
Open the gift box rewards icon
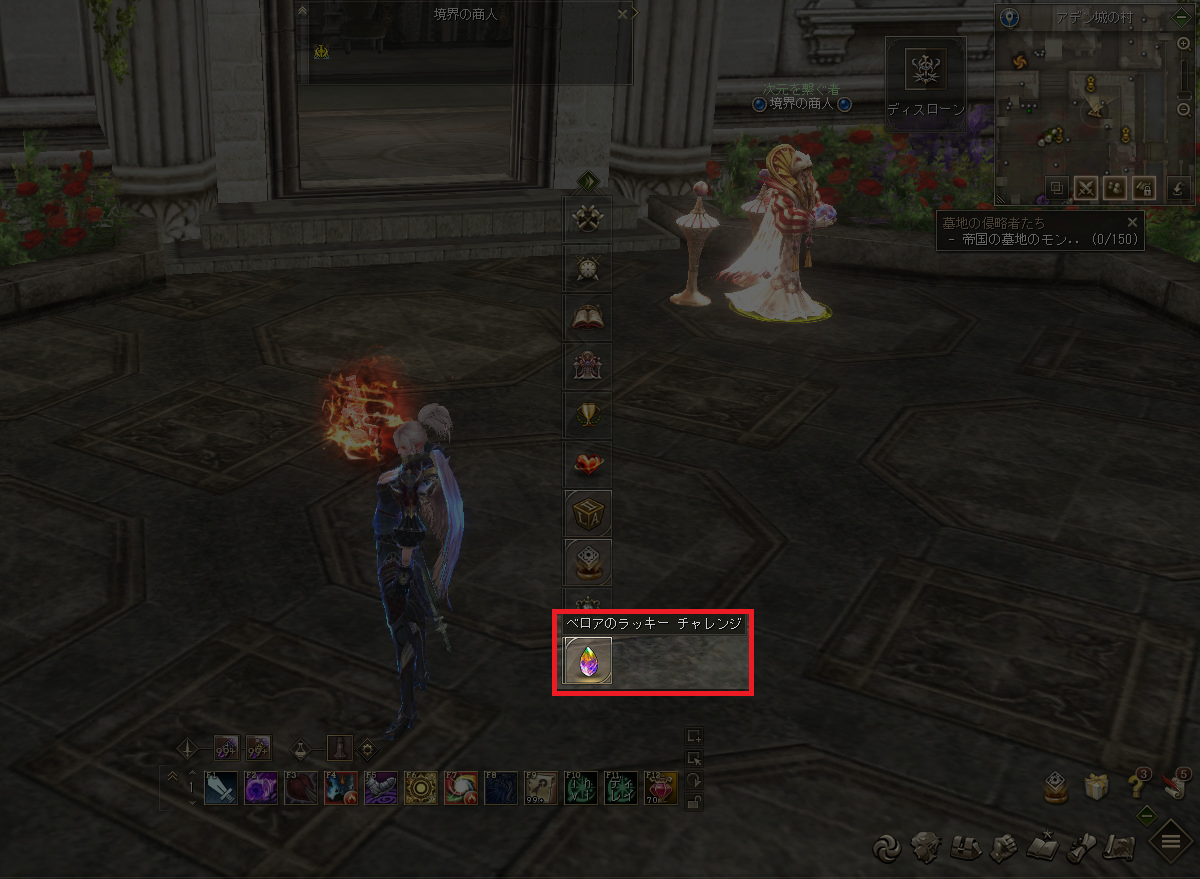1096,787
